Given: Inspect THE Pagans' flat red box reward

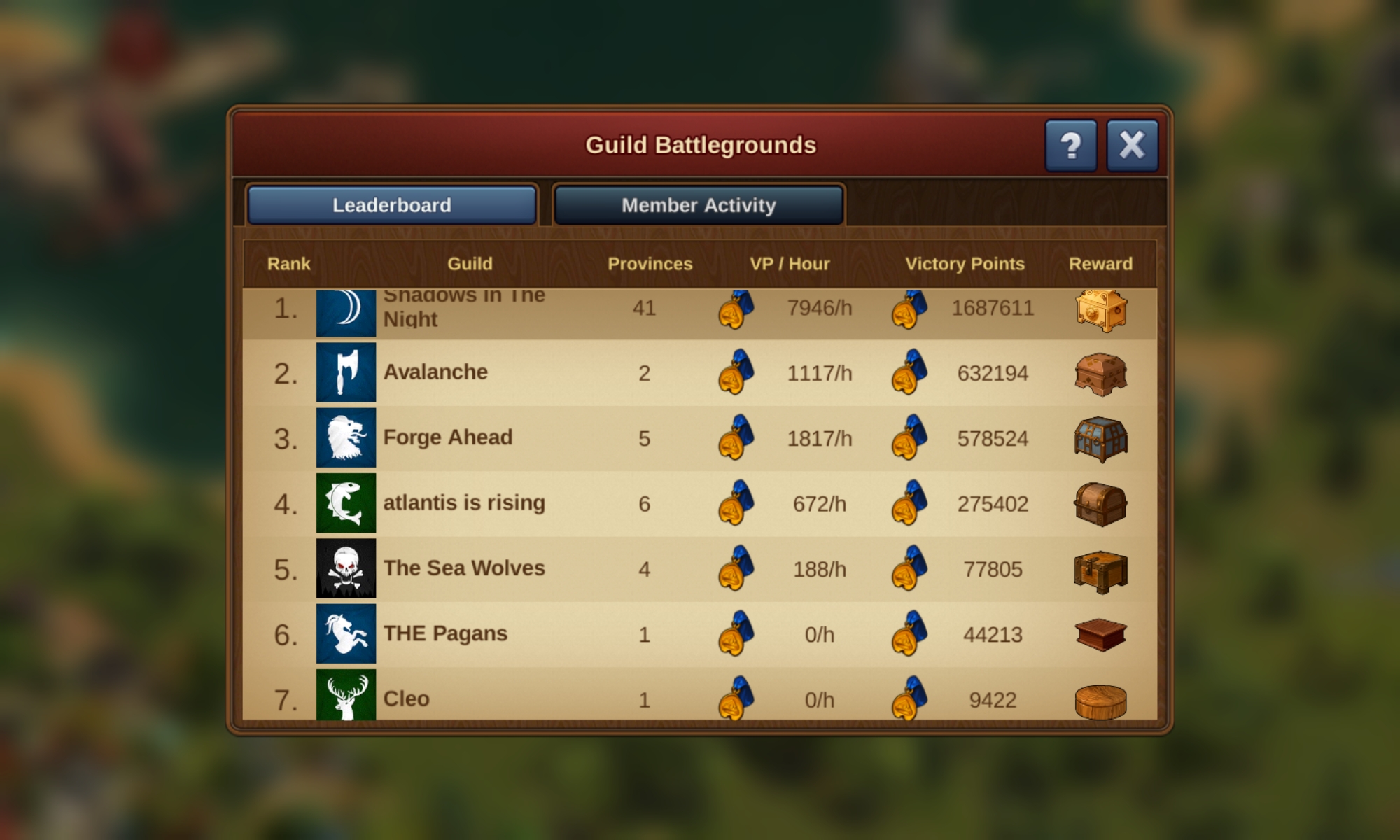Looking at the screenshot, I should [x=1100, y=634].
